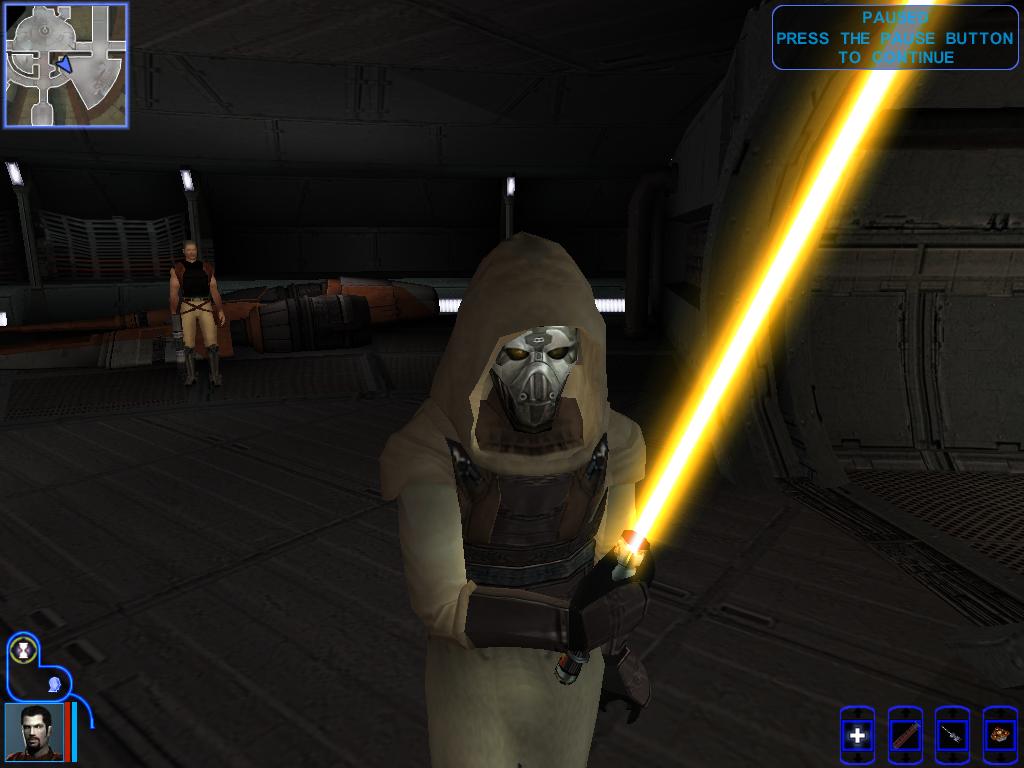Select the orange mine item slot
1024x768 pixels.
pyautogui.click(x=999, y=737)
